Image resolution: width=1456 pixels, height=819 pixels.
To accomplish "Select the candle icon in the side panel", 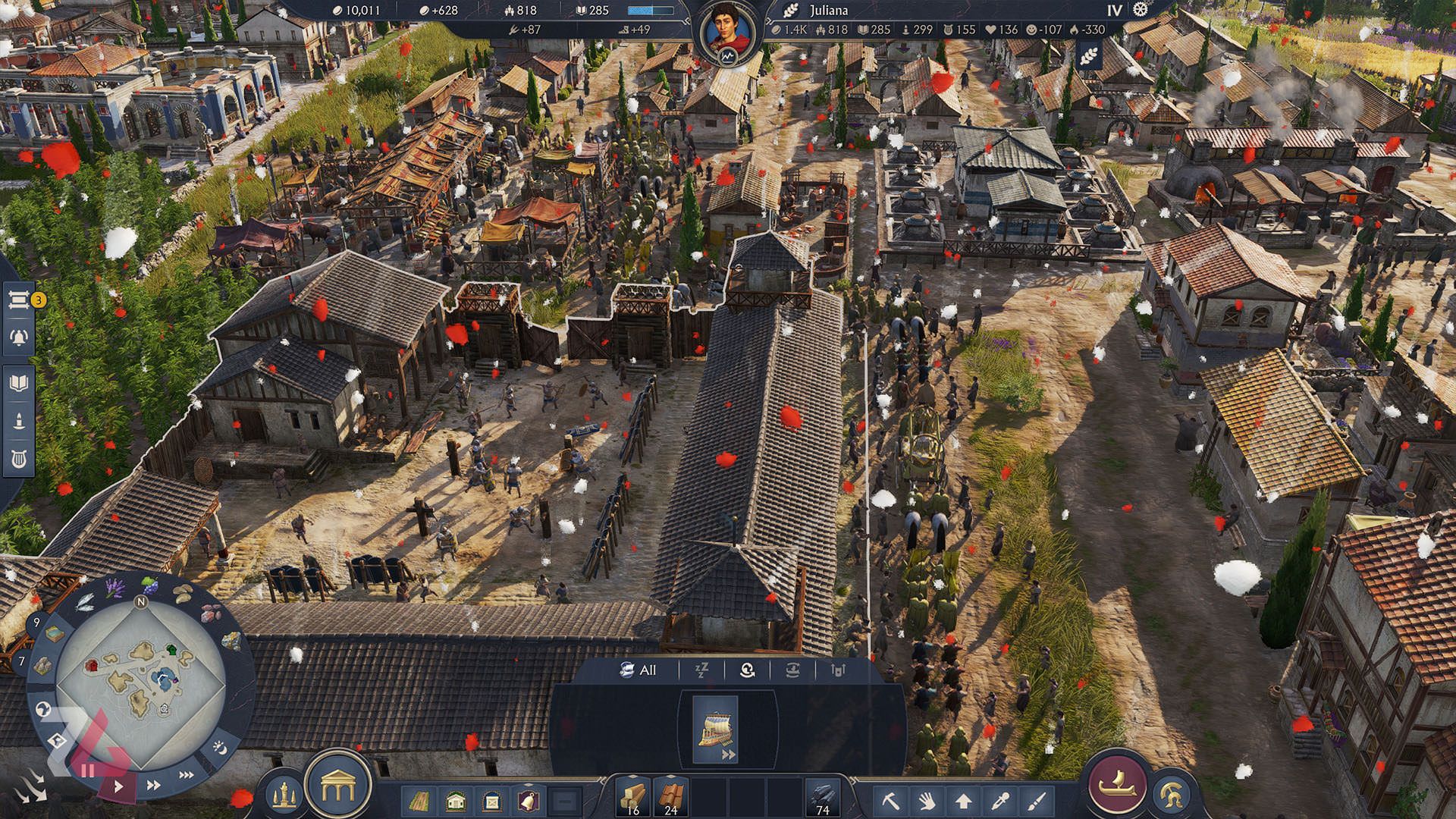I will click(19, 421).
